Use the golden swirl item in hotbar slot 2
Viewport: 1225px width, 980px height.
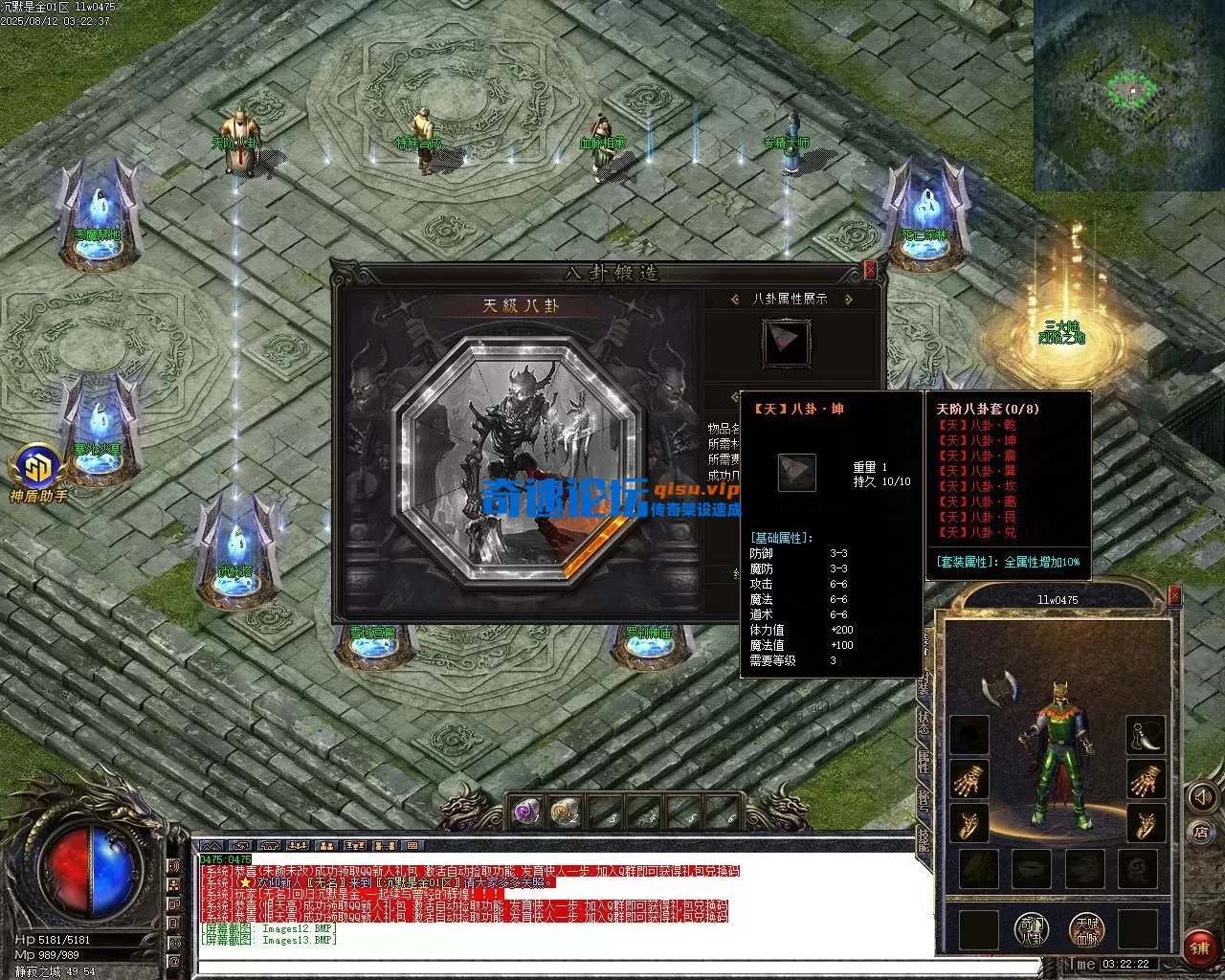[x=566, y=812]
